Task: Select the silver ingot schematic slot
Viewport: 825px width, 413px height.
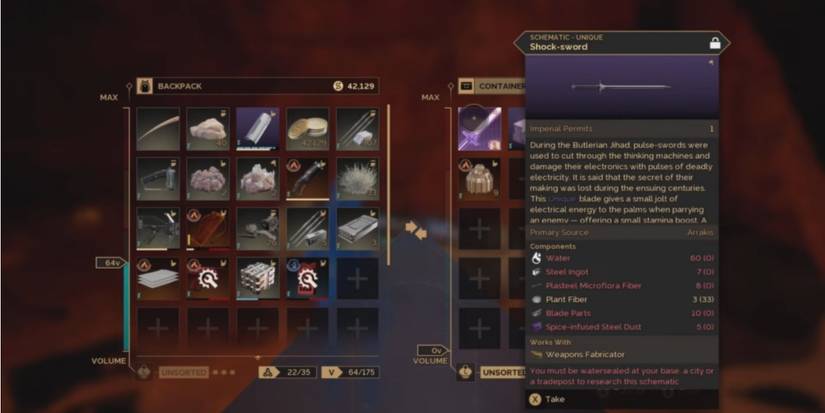Action: pos(258,128)
